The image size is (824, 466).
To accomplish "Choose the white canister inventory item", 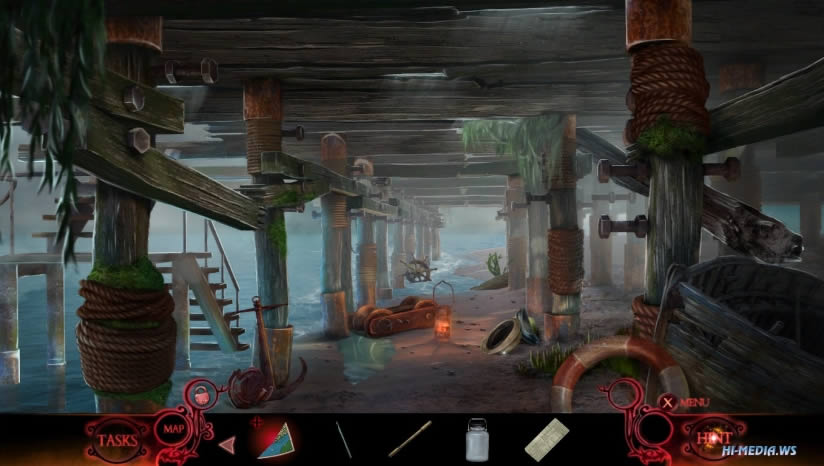I will tap(478, 439).
